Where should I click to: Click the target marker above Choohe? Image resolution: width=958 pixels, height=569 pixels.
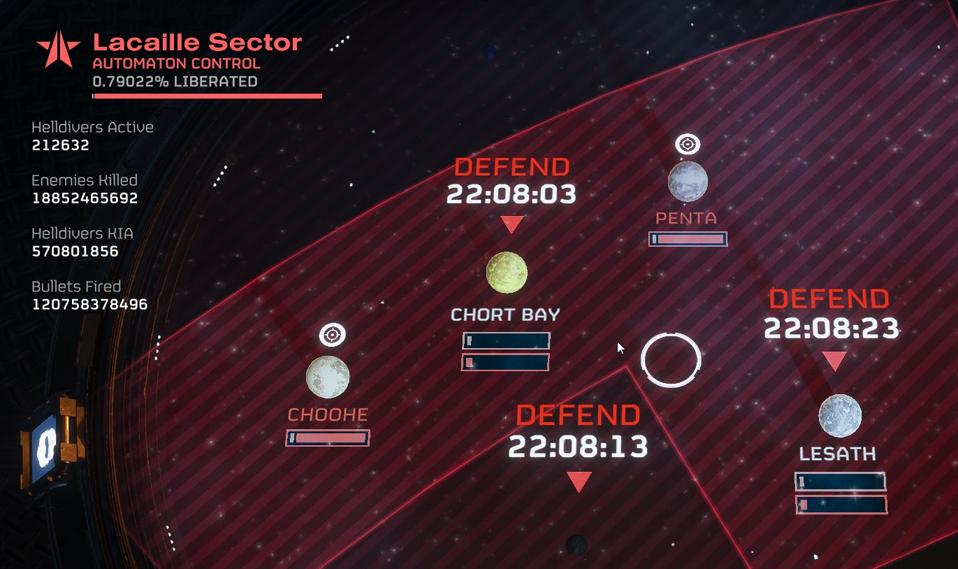332,335
